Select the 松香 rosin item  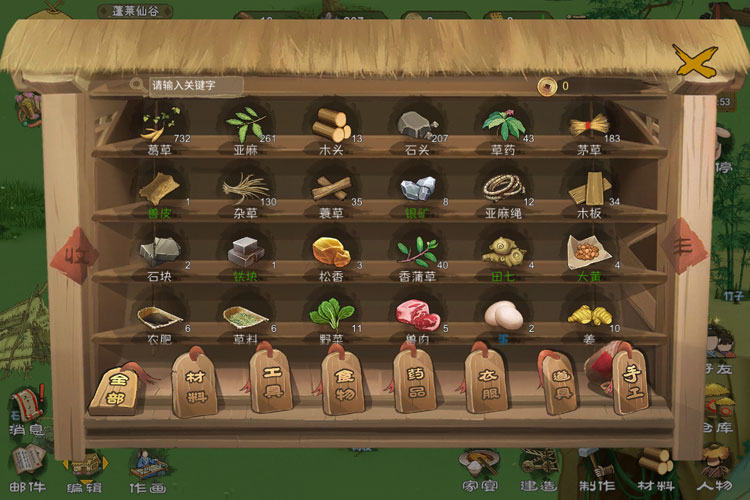(329, 251)
